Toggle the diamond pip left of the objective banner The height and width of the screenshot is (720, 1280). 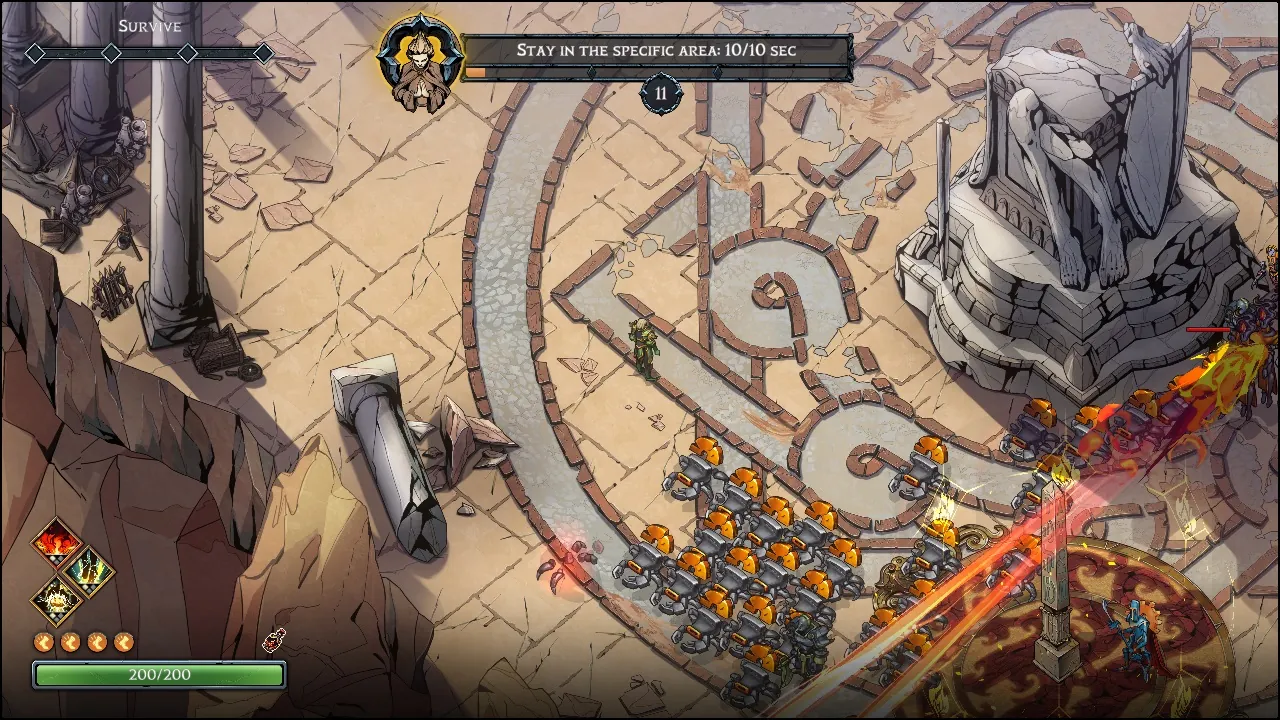[x=593, y=72]
